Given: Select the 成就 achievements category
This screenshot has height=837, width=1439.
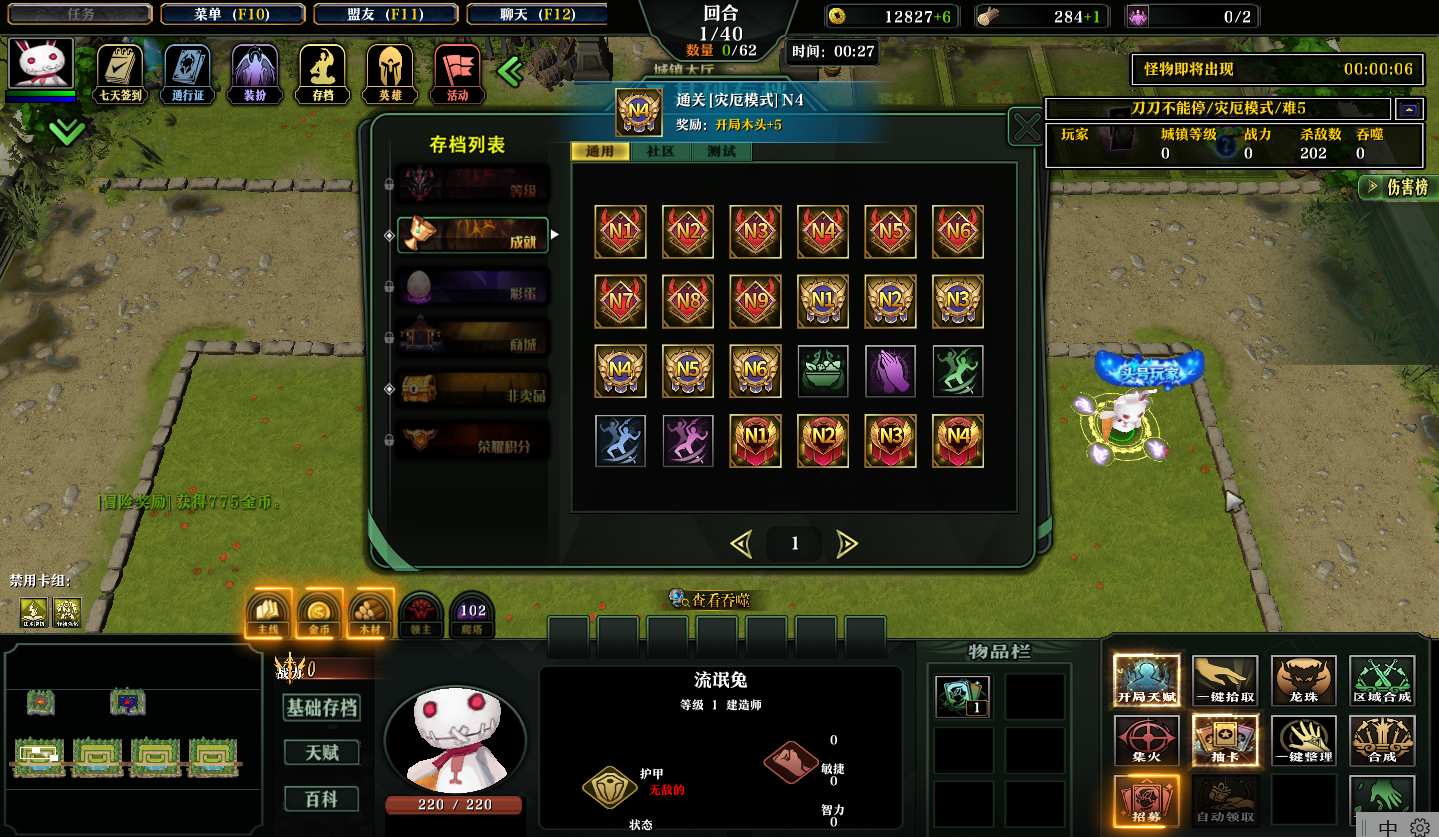Looking at the screenshot, I should [x=473, y=235].
